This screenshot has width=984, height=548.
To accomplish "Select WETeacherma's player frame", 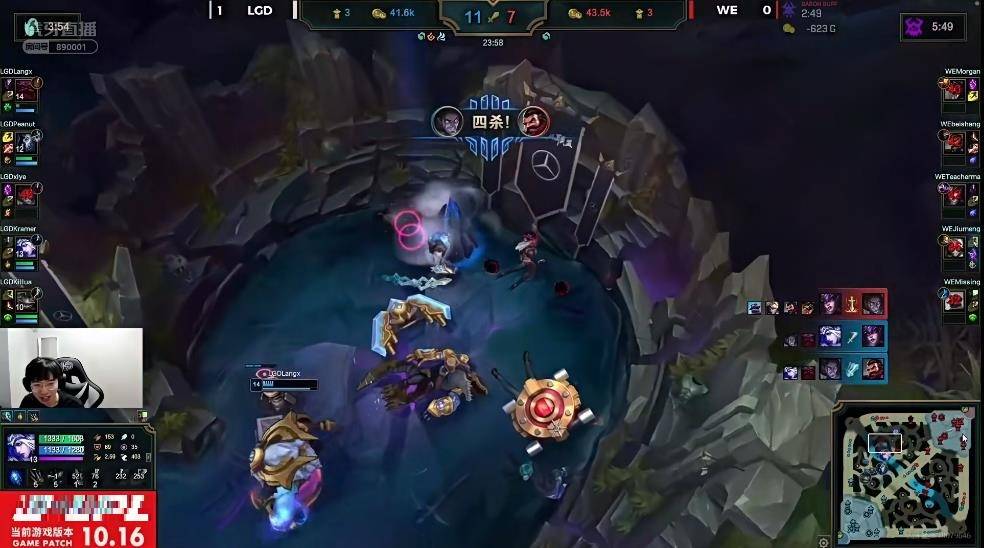I will 962,195.
